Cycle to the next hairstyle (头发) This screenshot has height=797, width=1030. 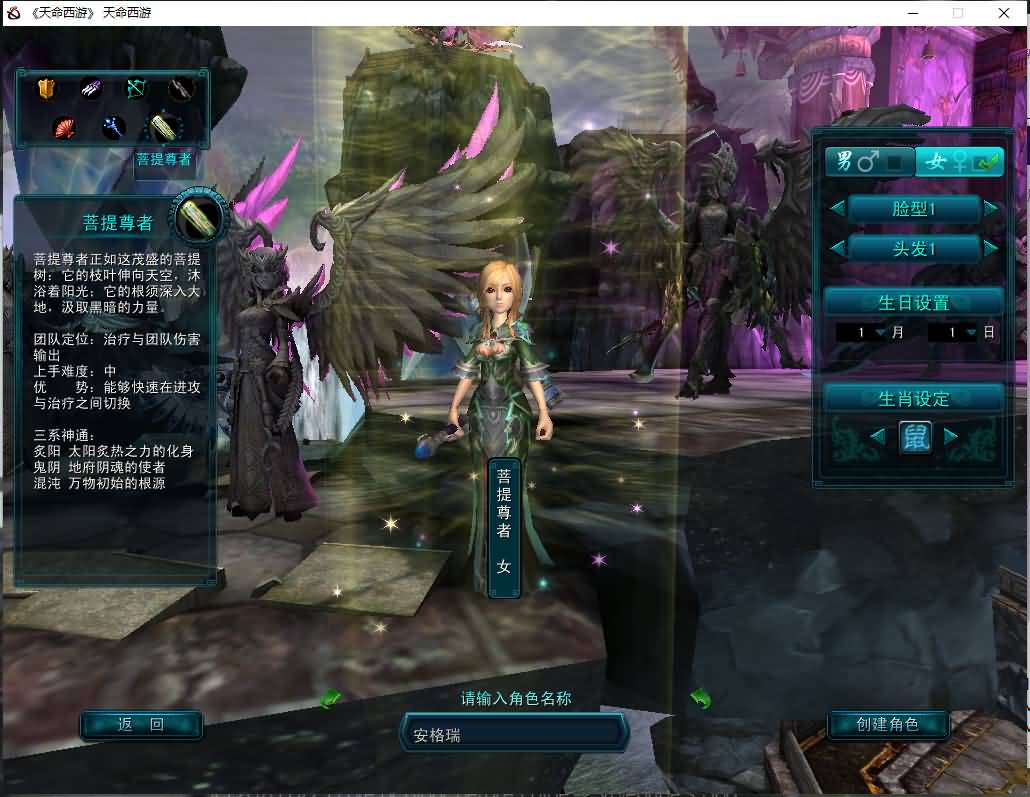click(991, 248)
